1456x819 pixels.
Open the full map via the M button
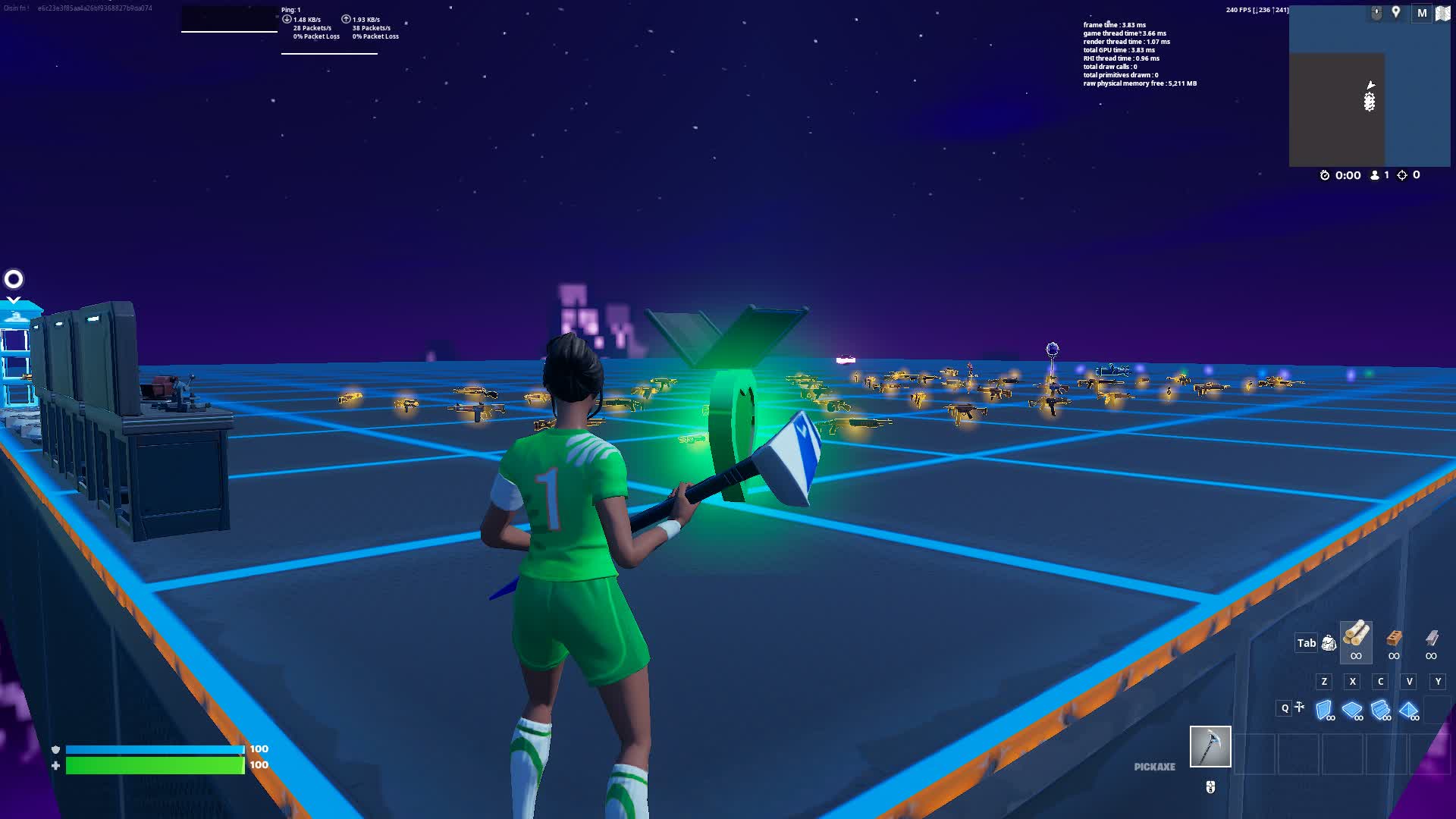(1422, 12)
